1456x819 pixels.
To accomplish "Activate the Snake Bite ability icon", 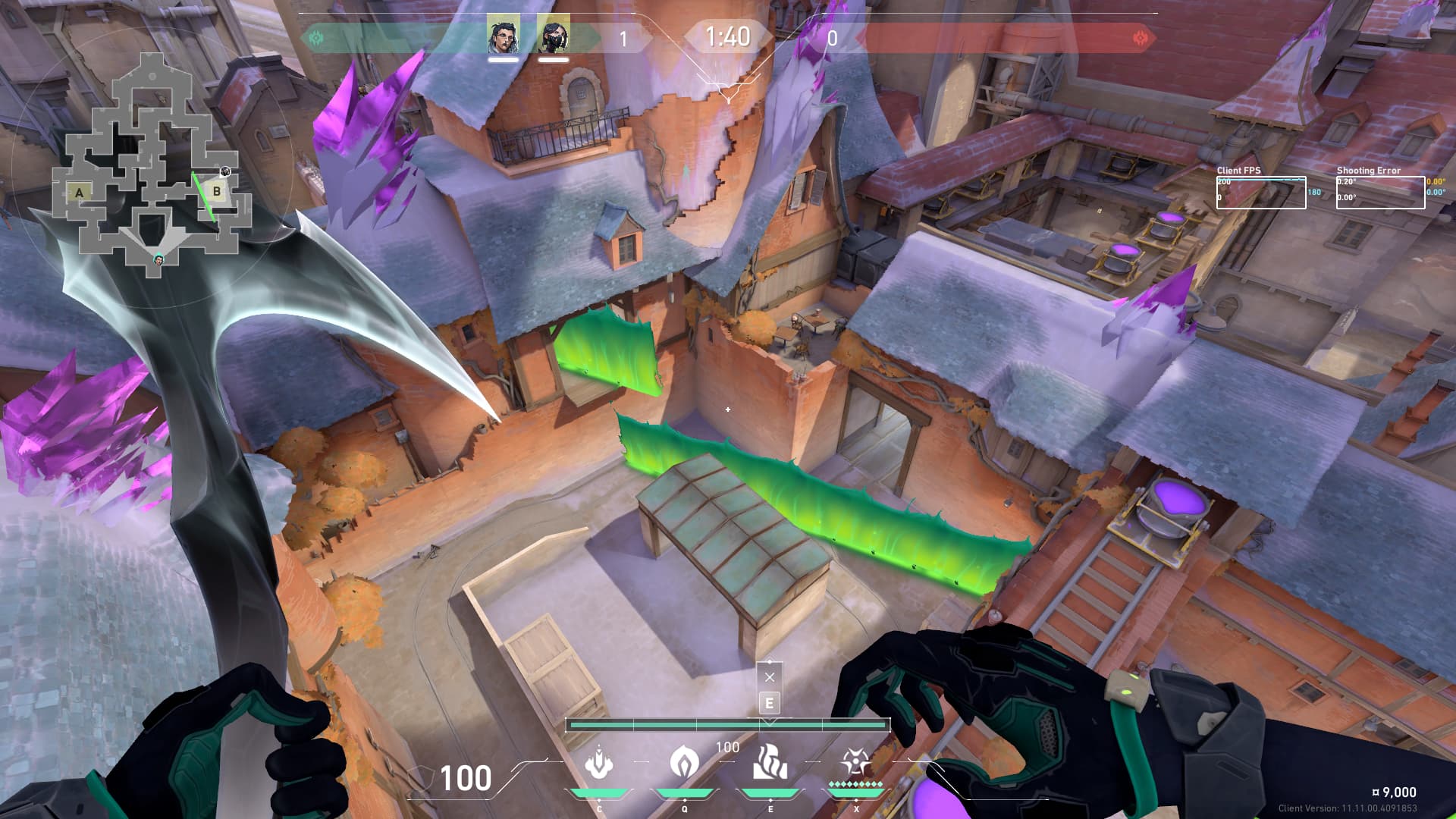I will coord(598,762).
